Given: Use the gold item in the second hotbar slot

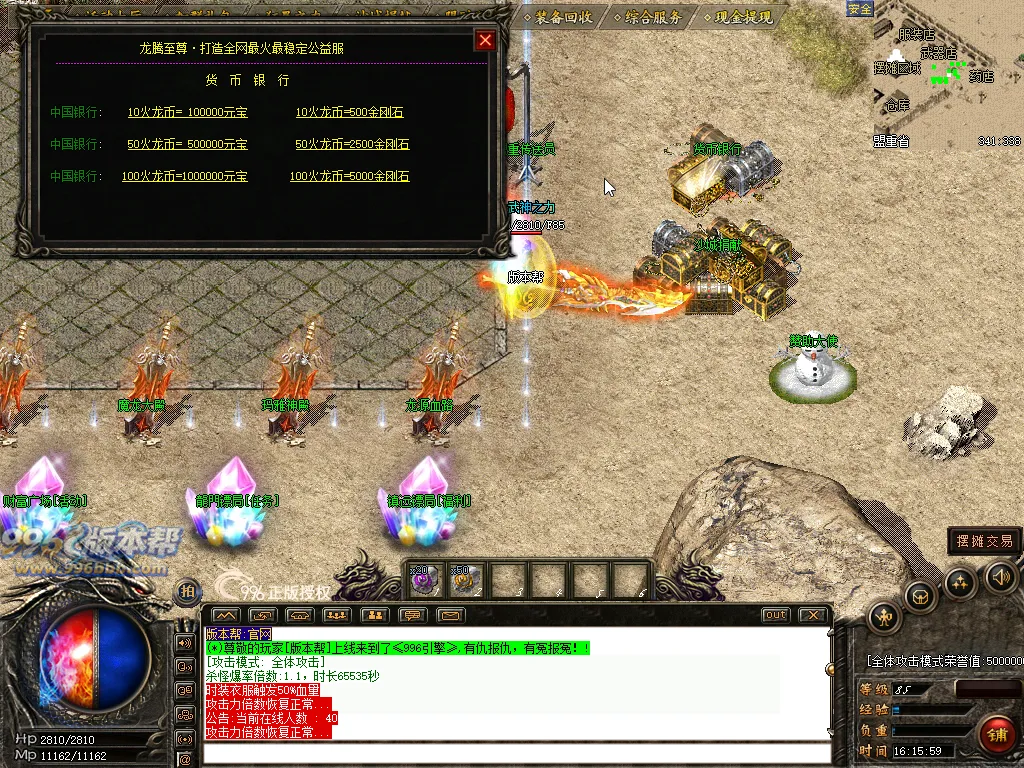Looking at the screenshot, I should coord(466,580).
